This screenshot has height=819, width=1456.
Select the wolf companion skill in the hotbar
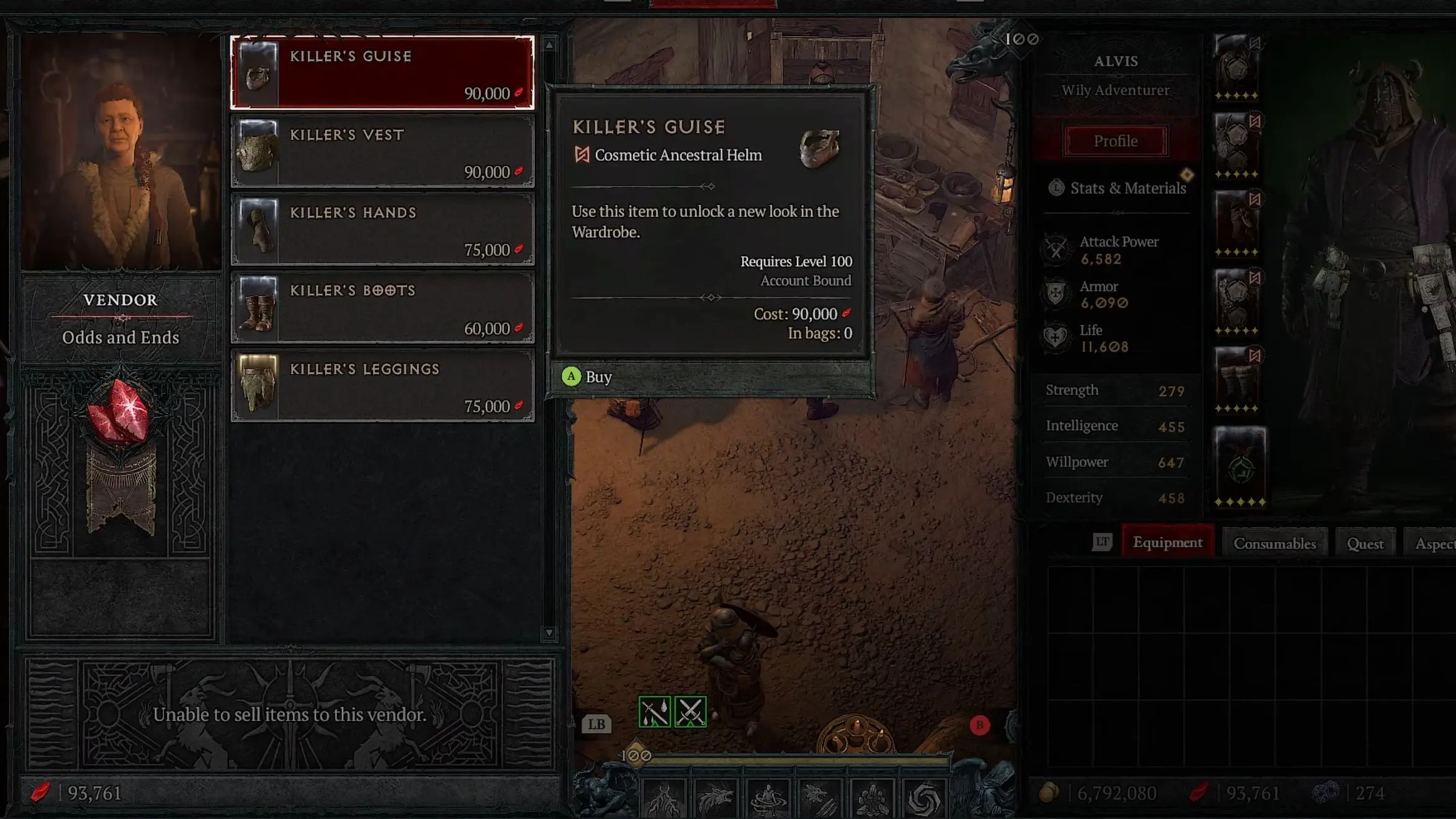pos(819,797)
